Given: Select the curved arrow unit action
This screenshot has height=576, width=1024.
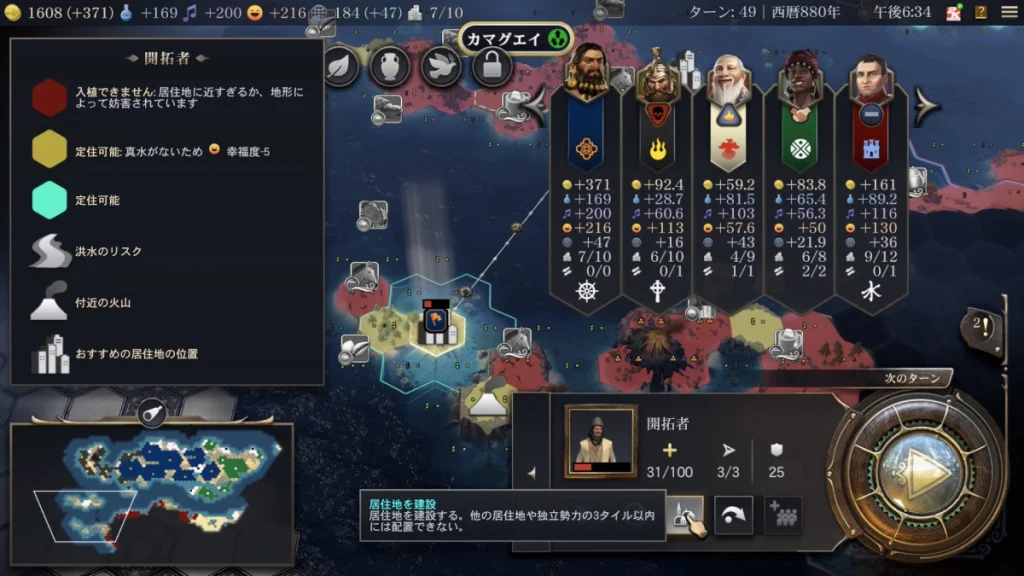Looking at the screenshot, I should tap(734, 515).
